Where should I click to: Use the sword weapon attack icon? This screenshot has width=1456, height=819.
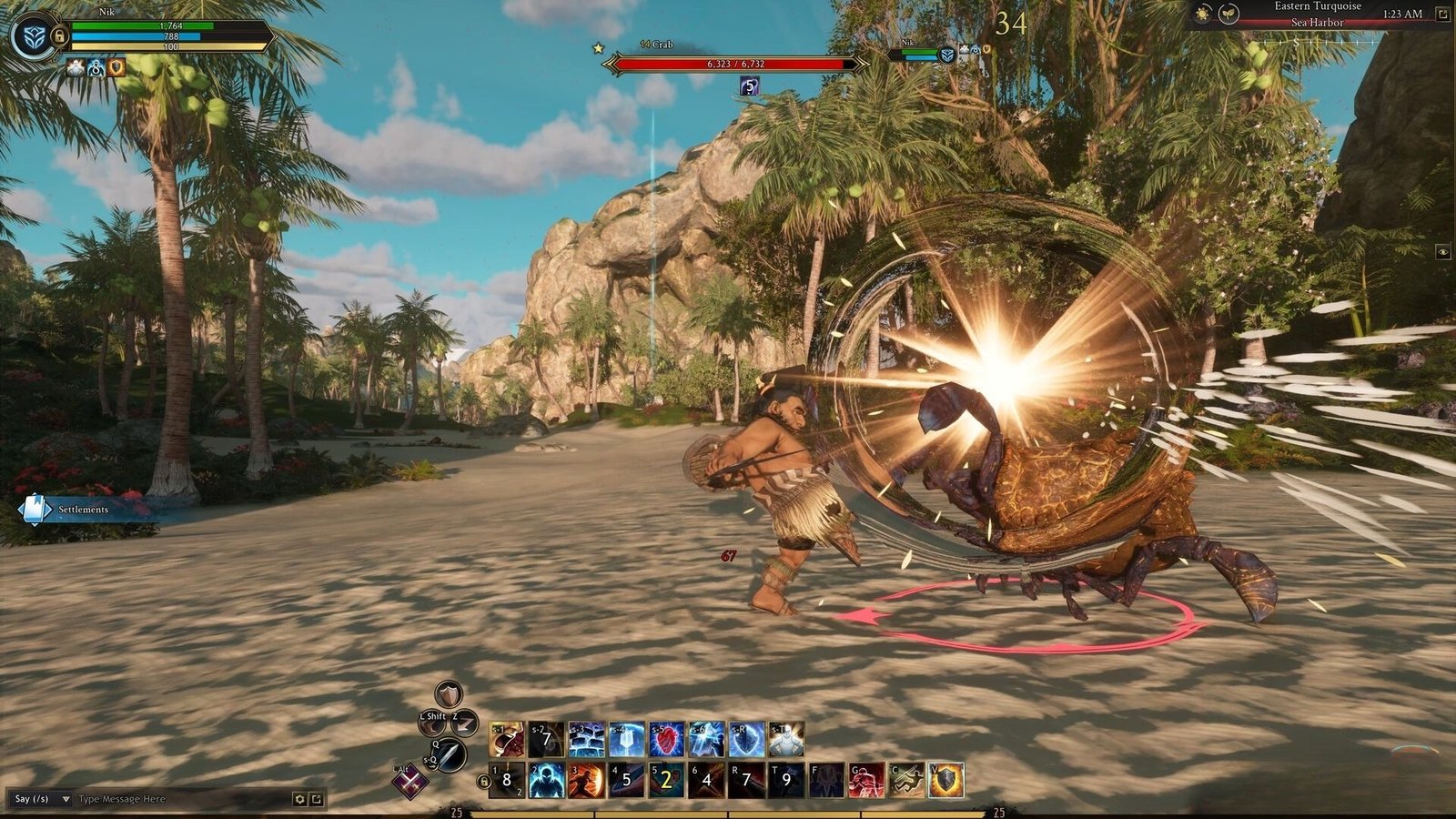(451, 754)
